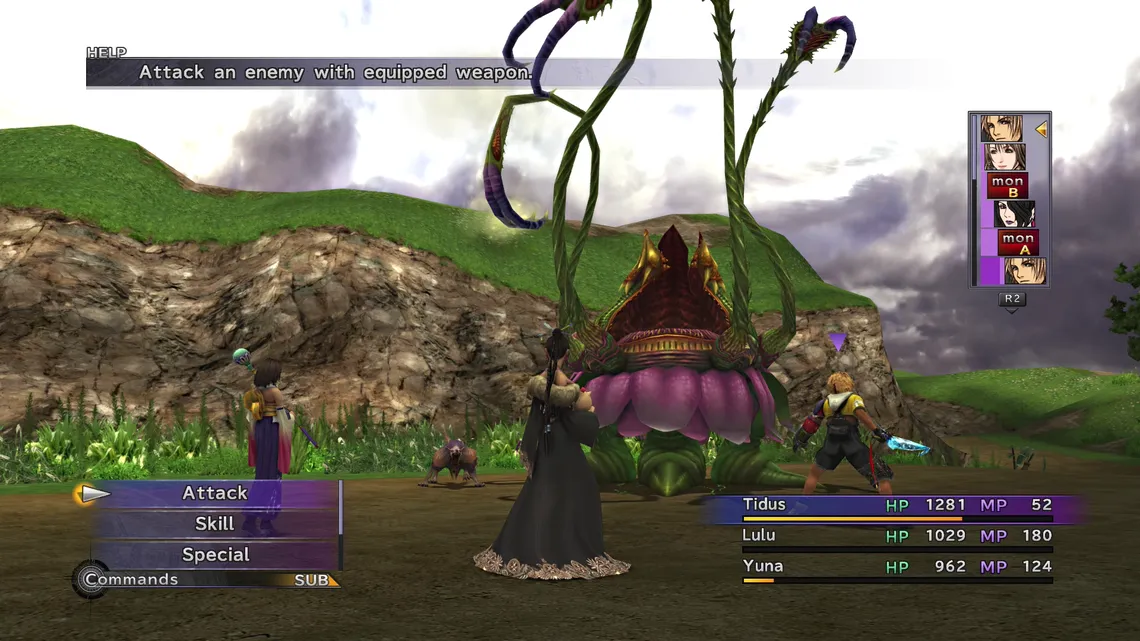Screen dimensions: 1140x641
Task: Click the mon B entry in turn order
Action: 1007,186
